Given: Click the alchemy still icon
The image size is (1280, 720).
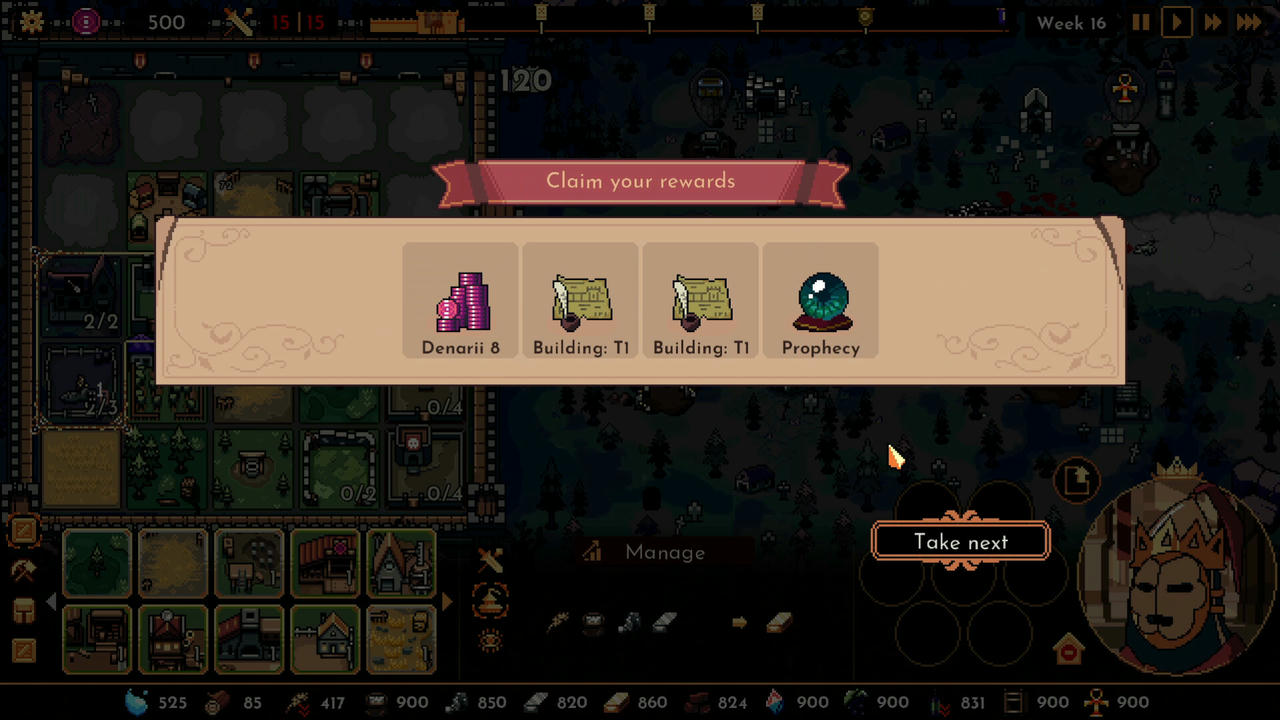Looking at the screenshot, I should click(489, 600).
